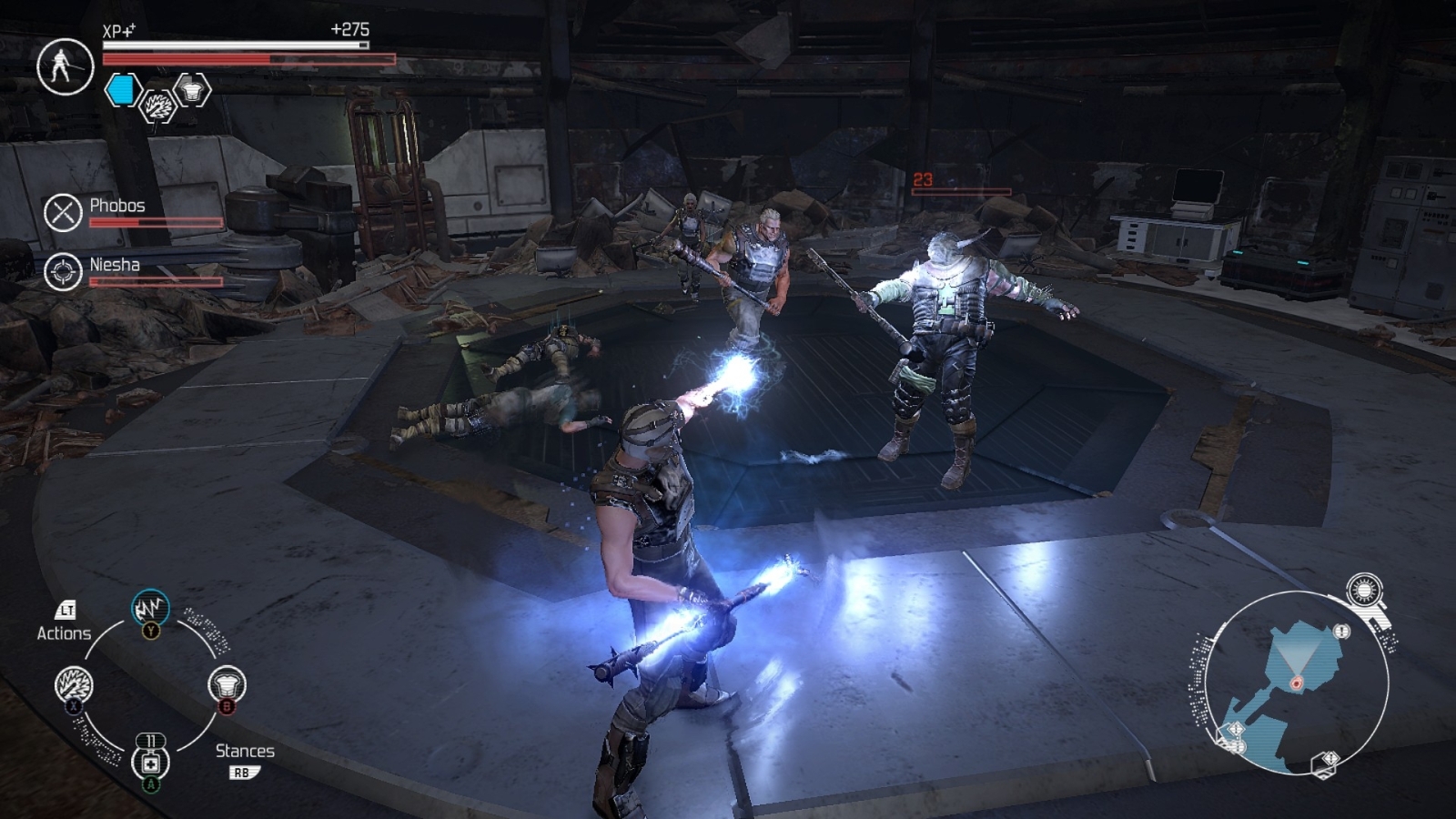
Task: Click the sun daytime indicator on minimap
Action: [1363, 591]
